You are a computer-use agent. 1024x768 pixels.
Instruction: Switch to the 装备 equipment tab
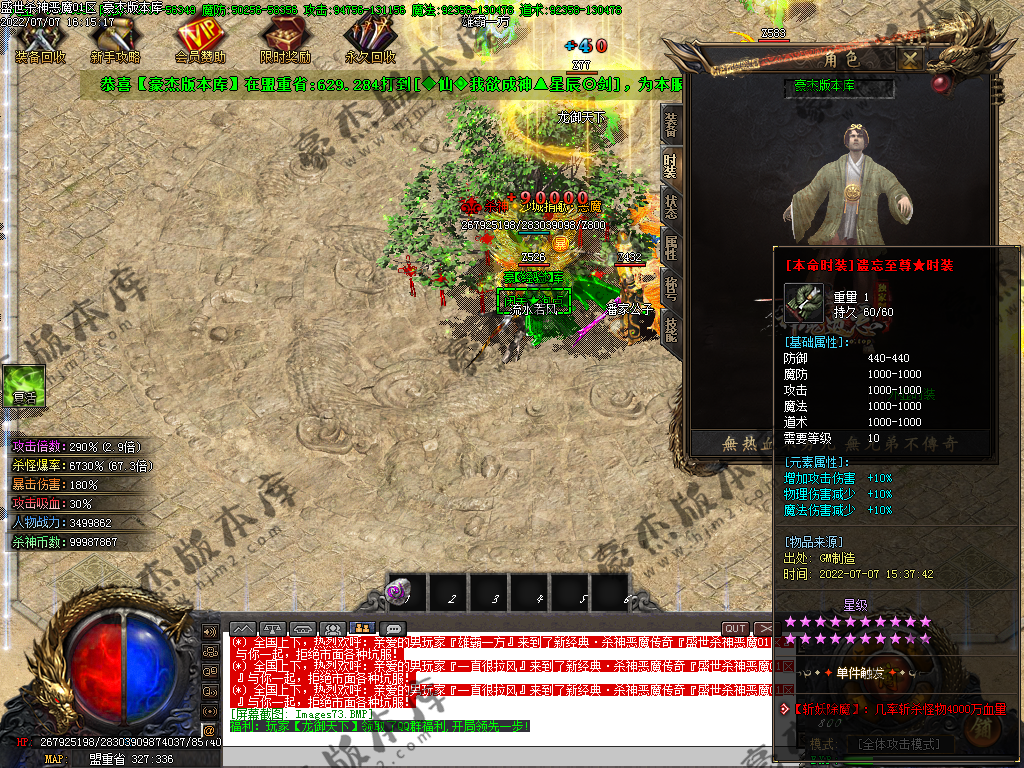click(x=671, y=125)
